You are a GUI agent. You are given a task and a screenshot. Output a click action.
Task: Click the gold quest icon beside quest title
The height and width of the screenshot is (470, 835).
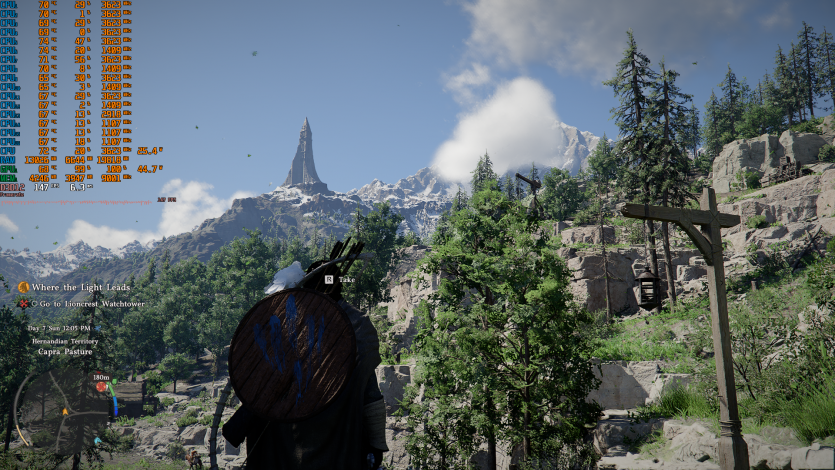23,287
